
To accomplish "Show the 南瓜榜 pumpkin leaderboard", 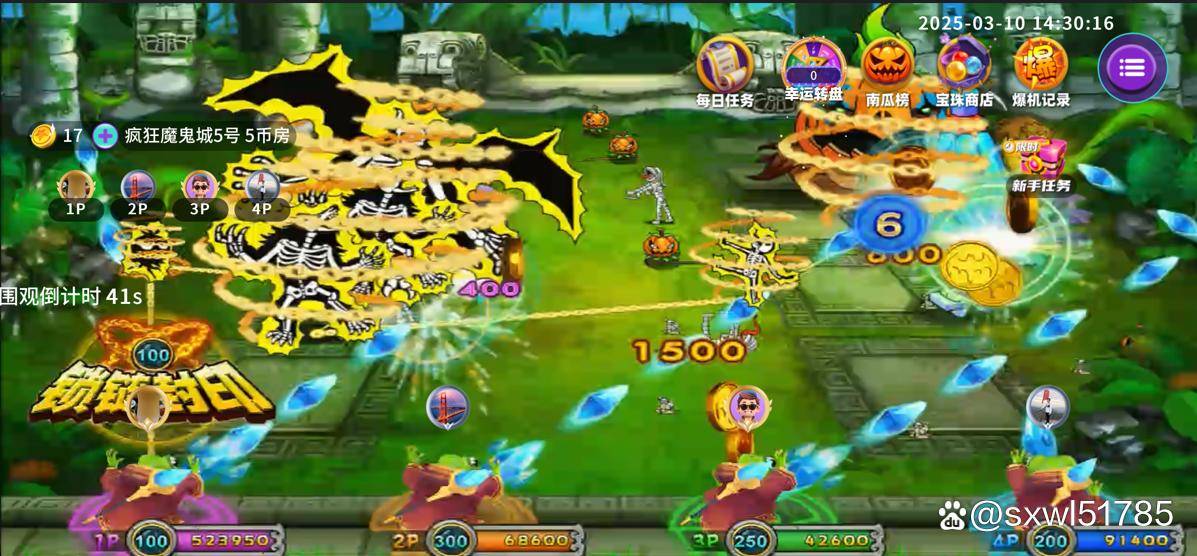I will (x=888, y=67).
